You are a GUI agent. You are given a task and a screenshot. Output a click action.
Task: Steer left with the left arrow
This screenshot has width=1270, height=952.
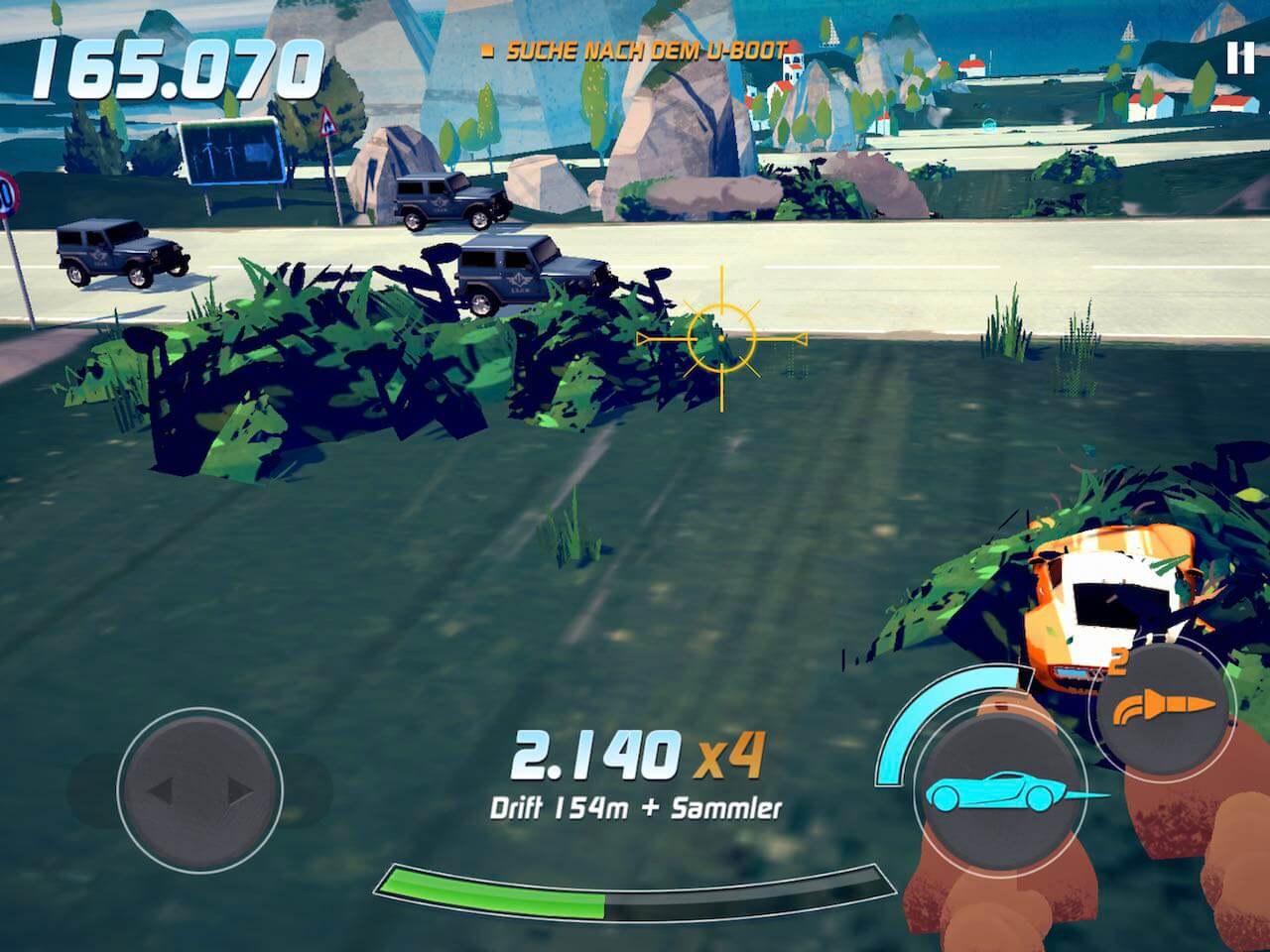click(162, 790)
